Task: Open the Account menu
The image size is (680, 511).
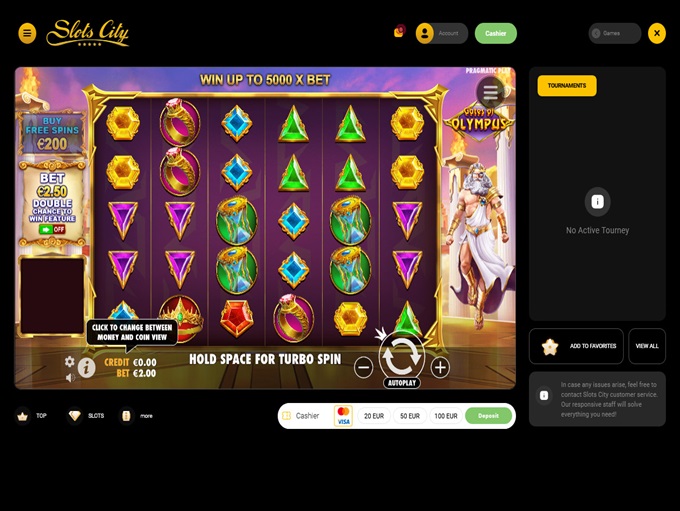Action: (439, 33)
